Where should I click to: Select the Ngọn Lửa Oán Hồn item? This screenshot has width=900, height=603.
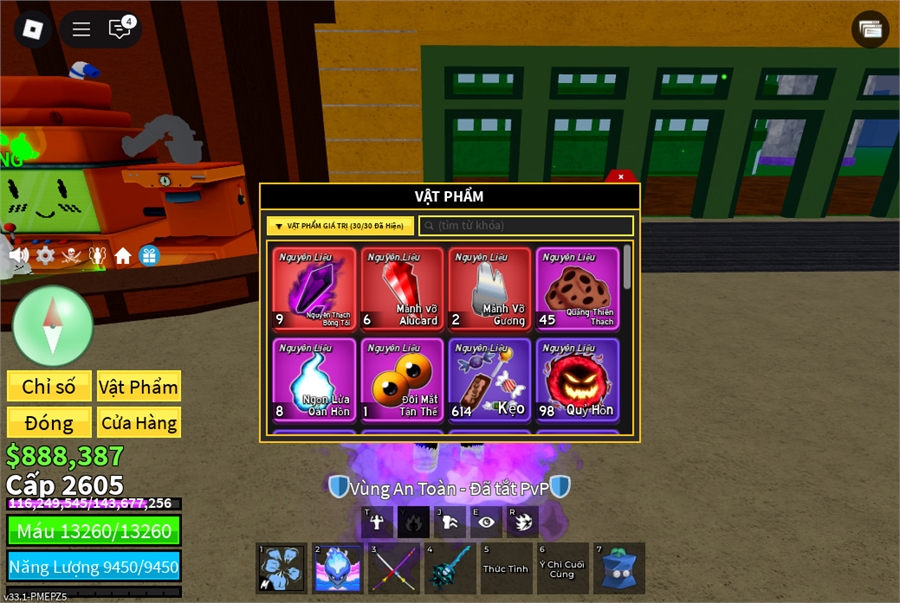(313, 380)
